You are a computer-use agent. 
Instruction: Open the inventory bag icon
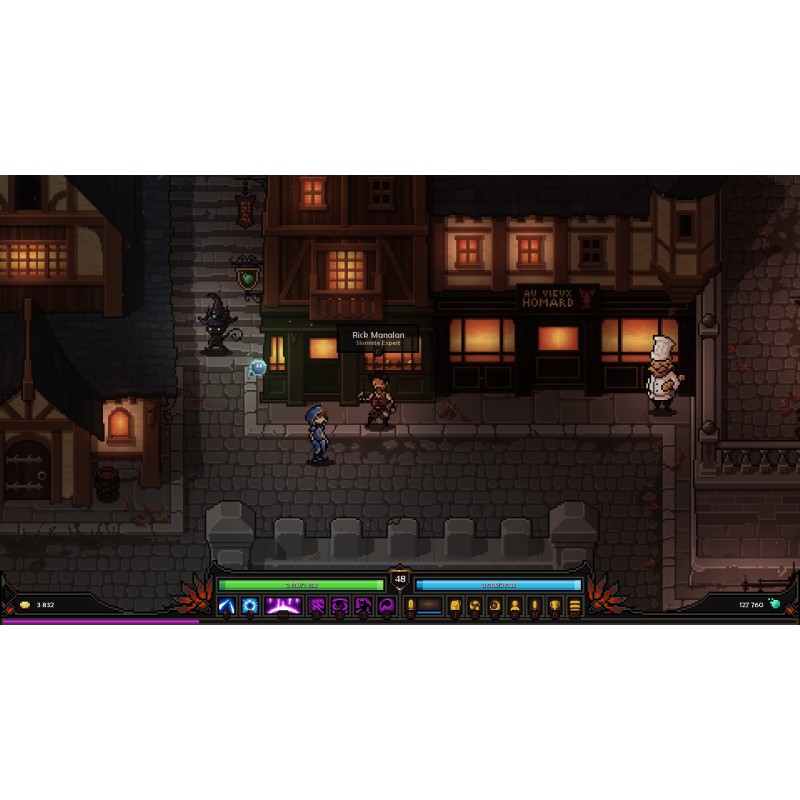click(454, 606)
